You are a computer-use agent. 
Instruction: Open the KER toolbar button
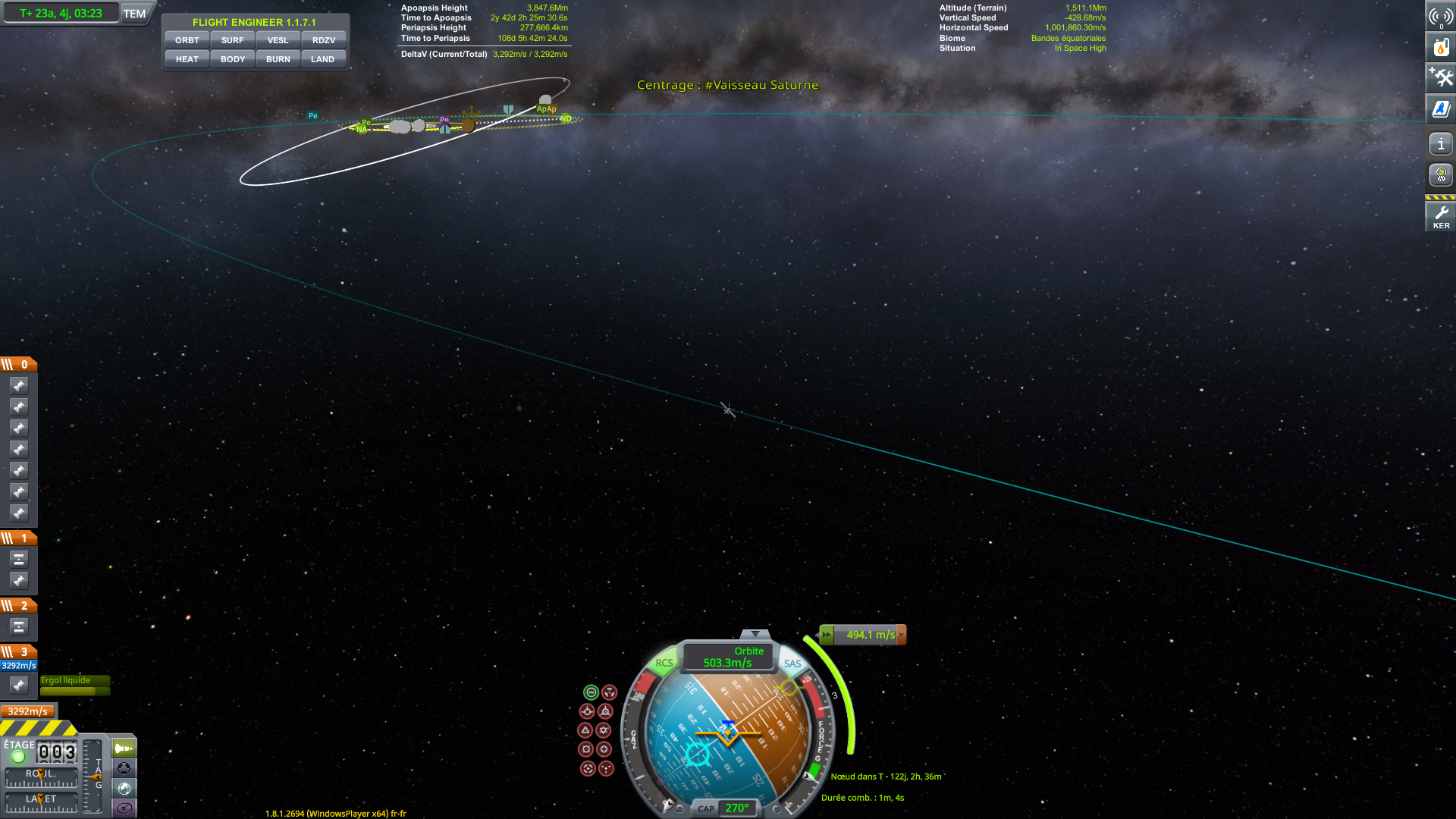pos(1441,216)
